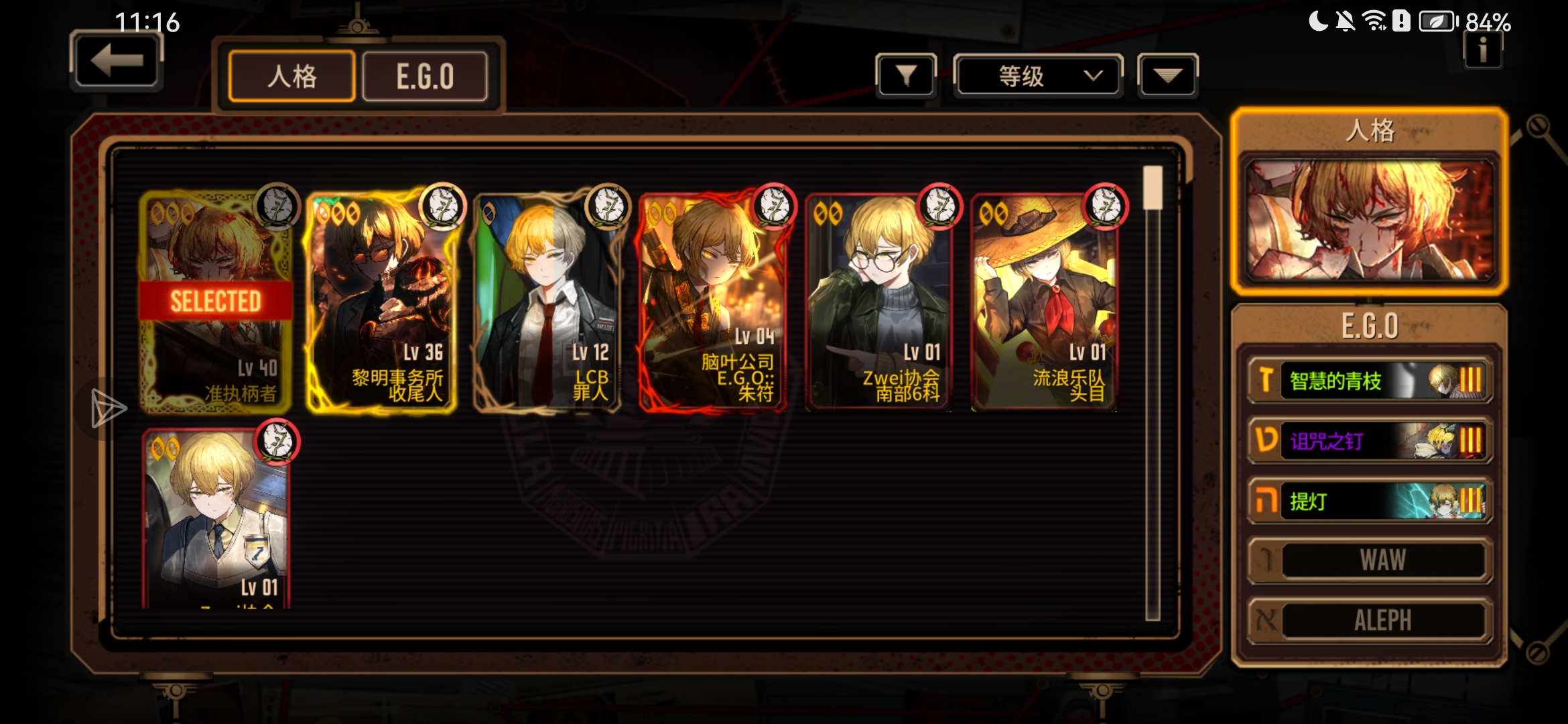Viewport: 1568px width, 724px height.
Task: Choose the LCB 罪人 identity card
Action: pyautogui.click(x=547, y=302)
